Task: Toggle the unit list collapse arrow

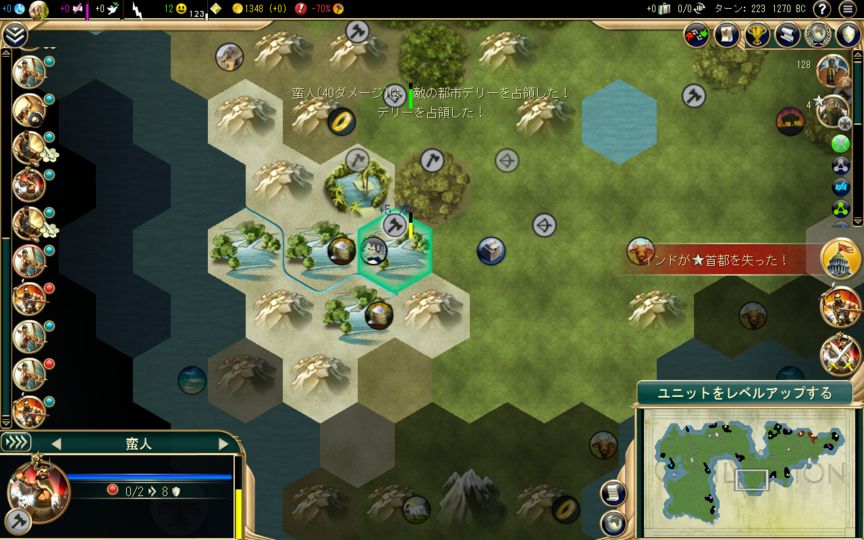Action: (x=15, y=36)
